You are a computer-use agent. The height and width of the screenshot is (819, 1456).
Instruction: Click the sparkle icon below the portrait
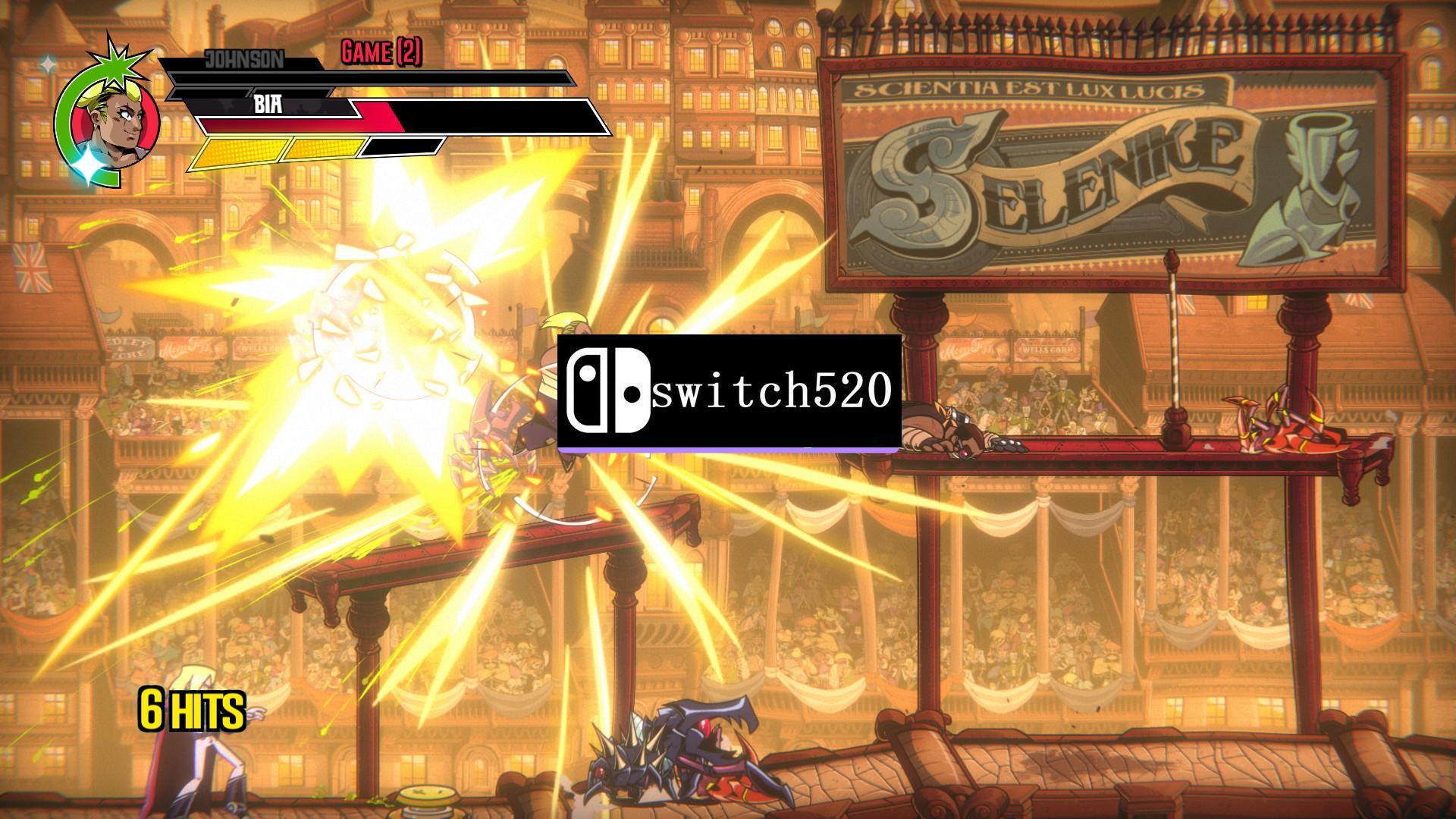(89, 164)
